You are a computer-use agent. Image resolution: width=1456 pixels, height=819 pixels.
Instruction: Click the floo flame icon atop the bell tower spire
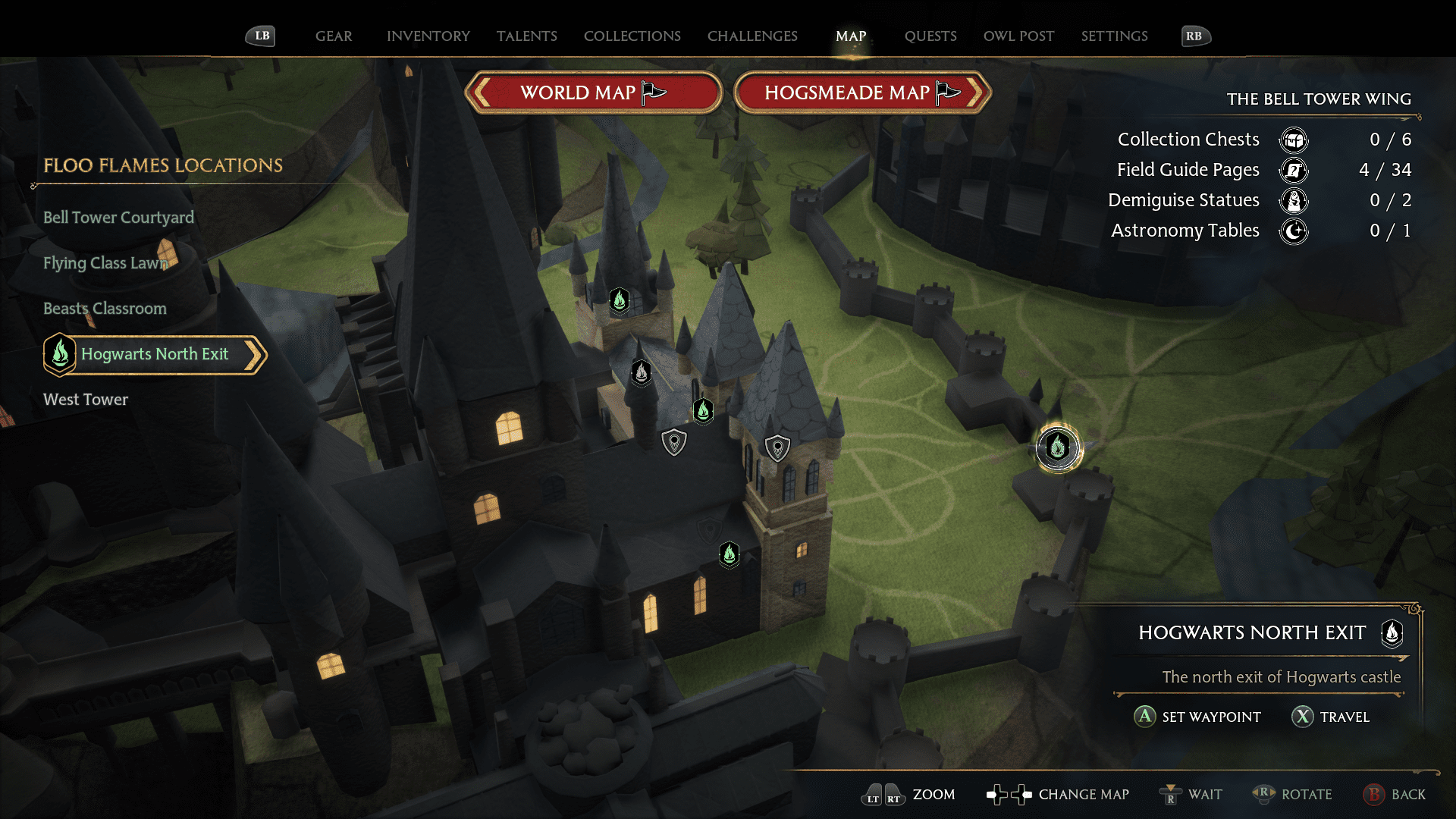tap(620, 300)
